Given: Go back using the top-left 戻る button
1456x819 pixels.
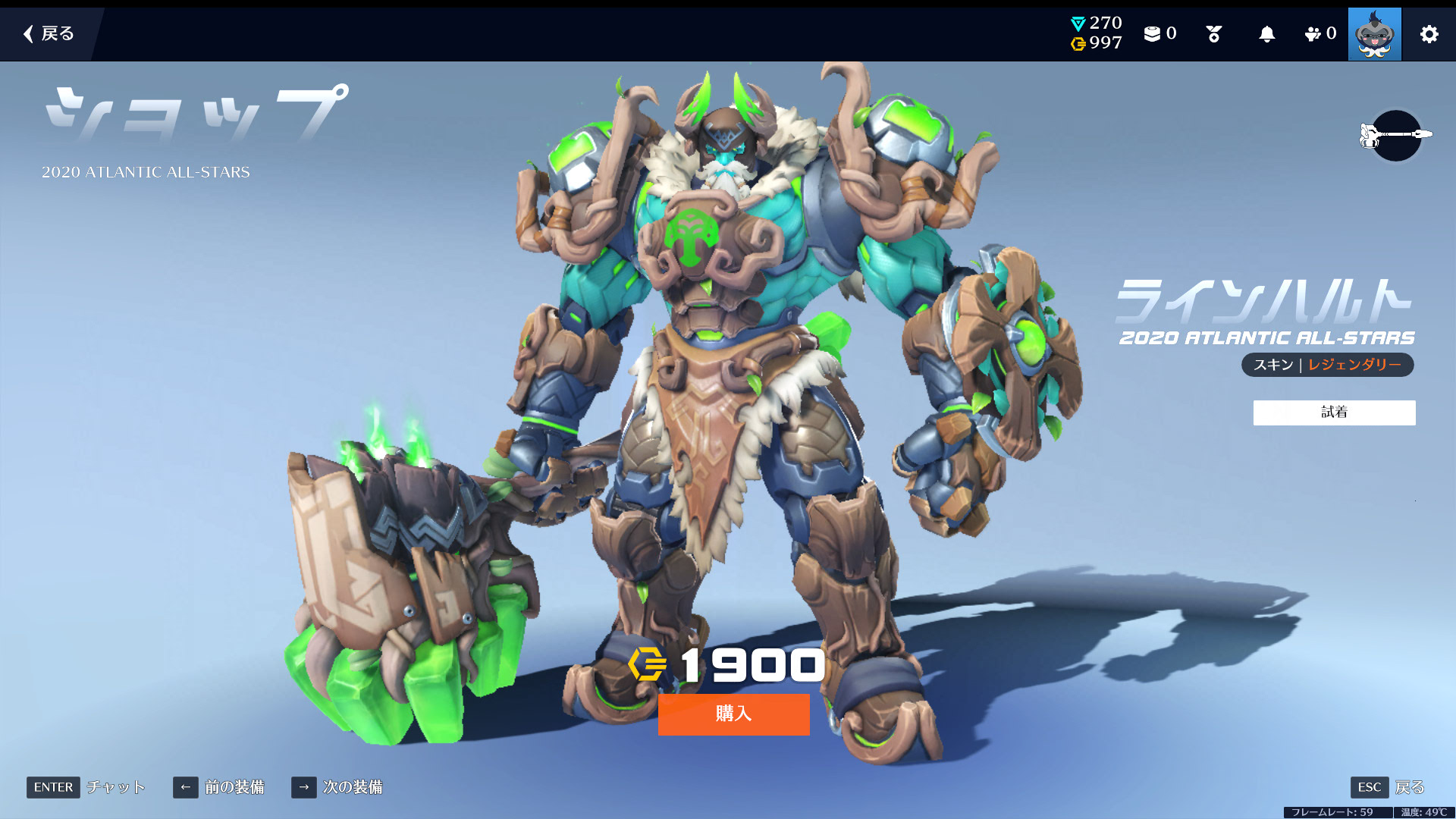Looking at the screenshot, I should (x=49, y=33).
